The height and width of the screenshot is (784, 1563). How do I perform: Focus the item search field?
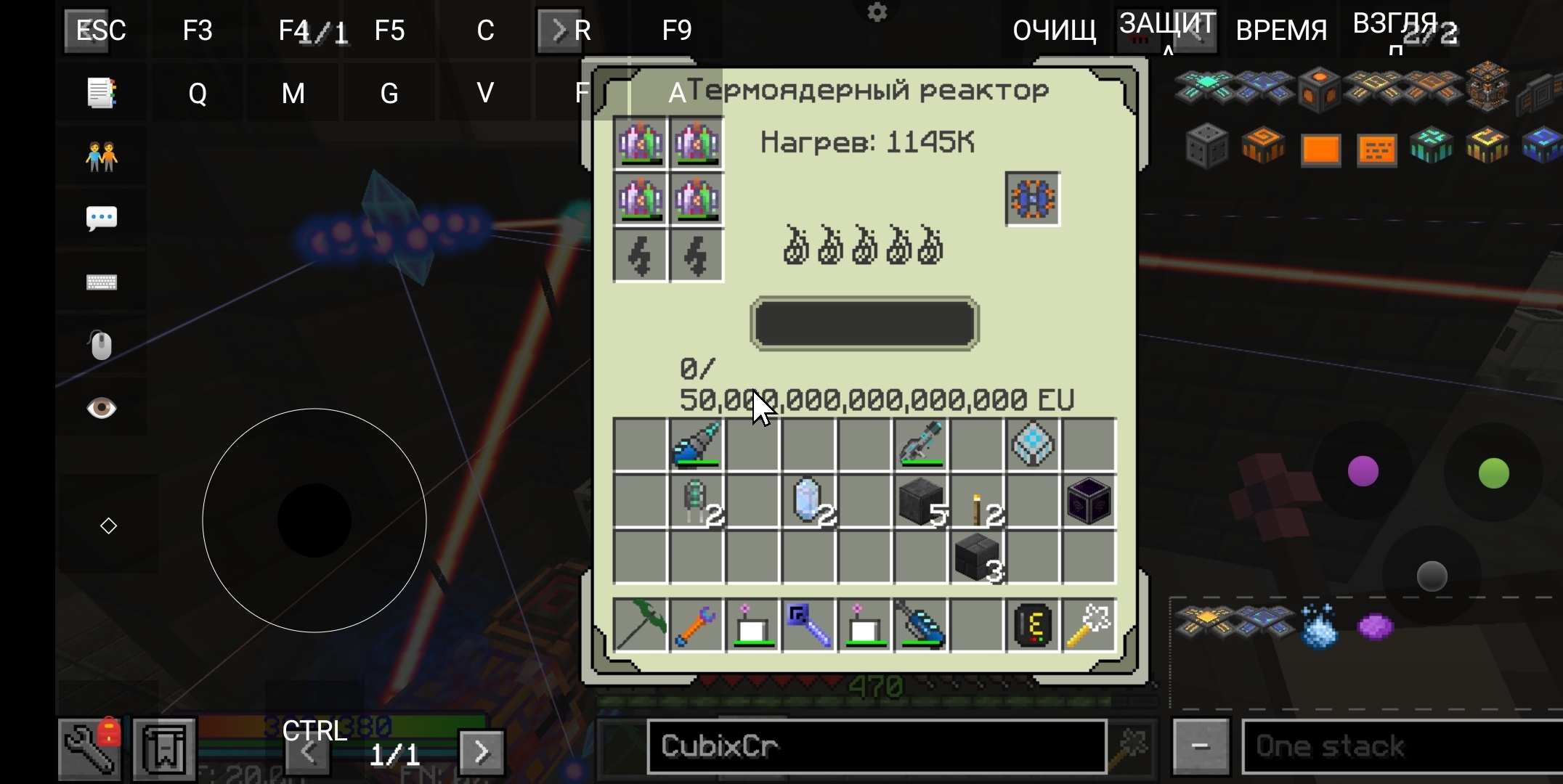(x=876, y=746)
